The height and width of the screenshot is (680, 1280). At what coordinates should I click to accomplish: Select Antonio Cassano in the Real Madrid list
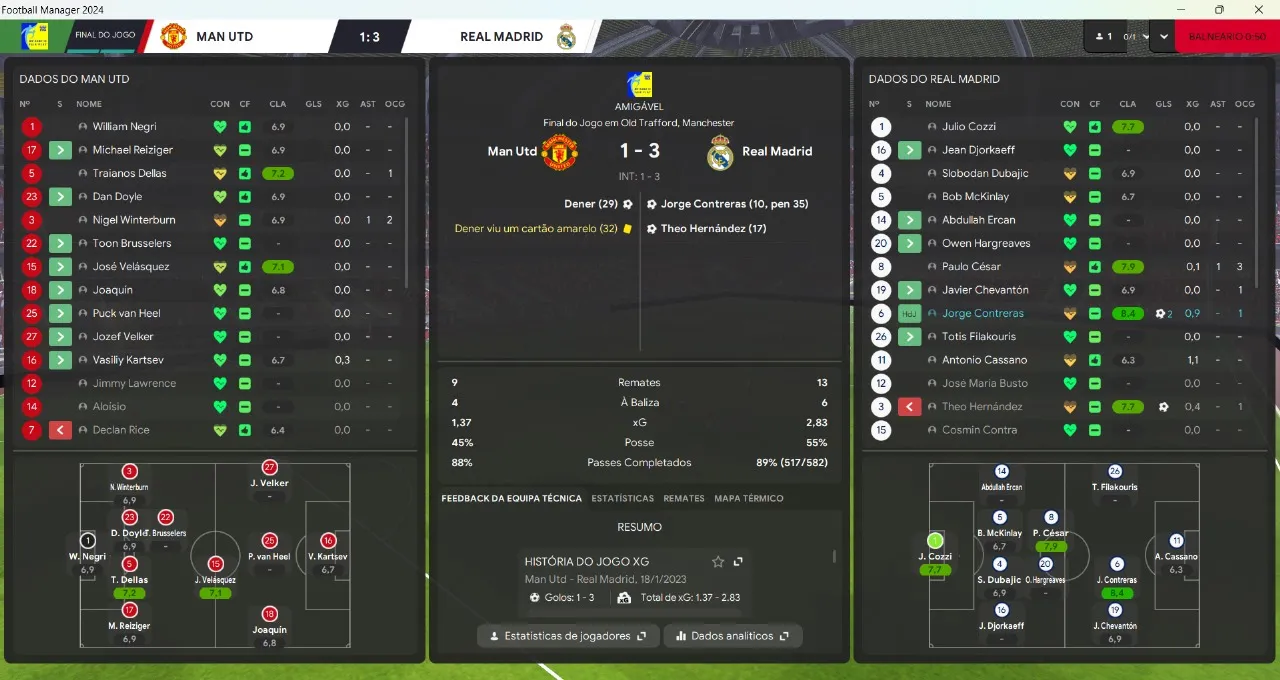click(x=984, y=360)
